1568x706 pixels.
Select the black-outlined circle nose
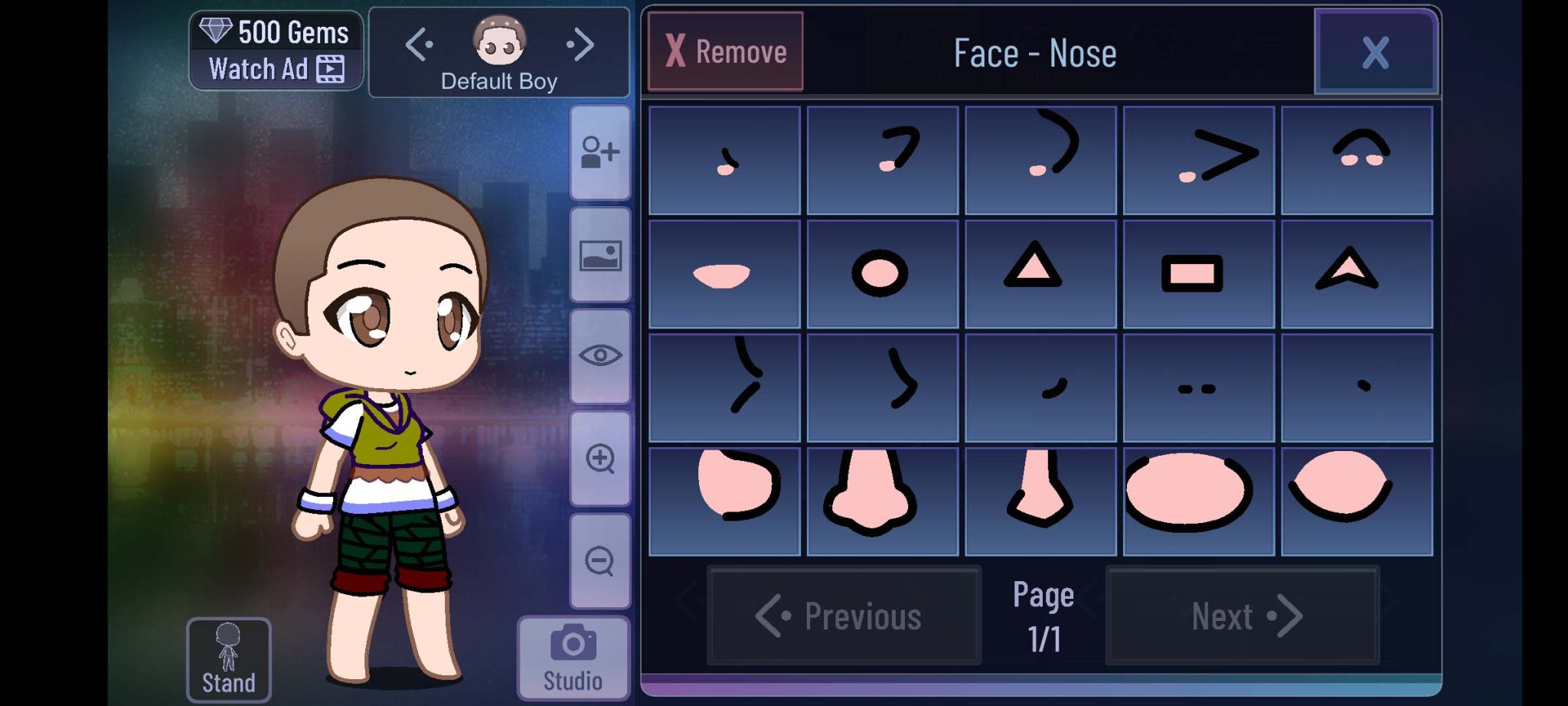(882, 274)
